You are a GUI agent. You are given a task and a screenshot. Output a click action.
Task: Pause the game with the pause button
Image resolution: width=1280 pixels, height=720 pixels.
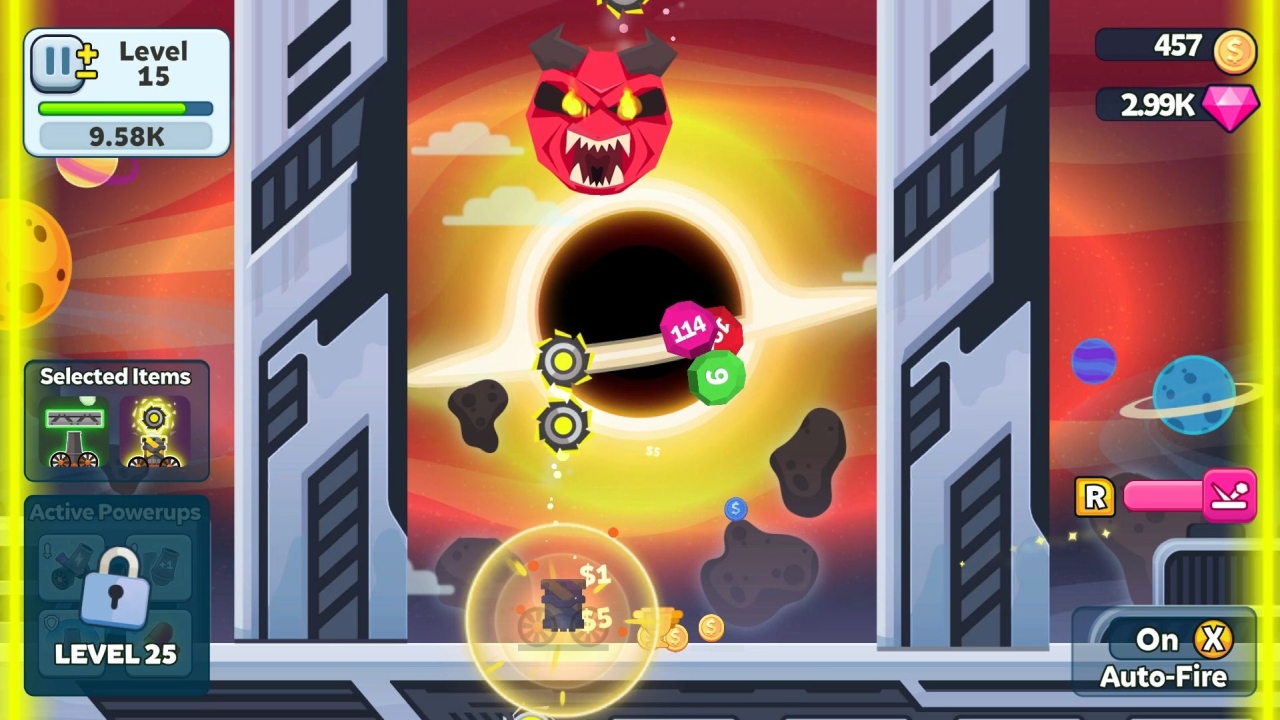point(54,63)
